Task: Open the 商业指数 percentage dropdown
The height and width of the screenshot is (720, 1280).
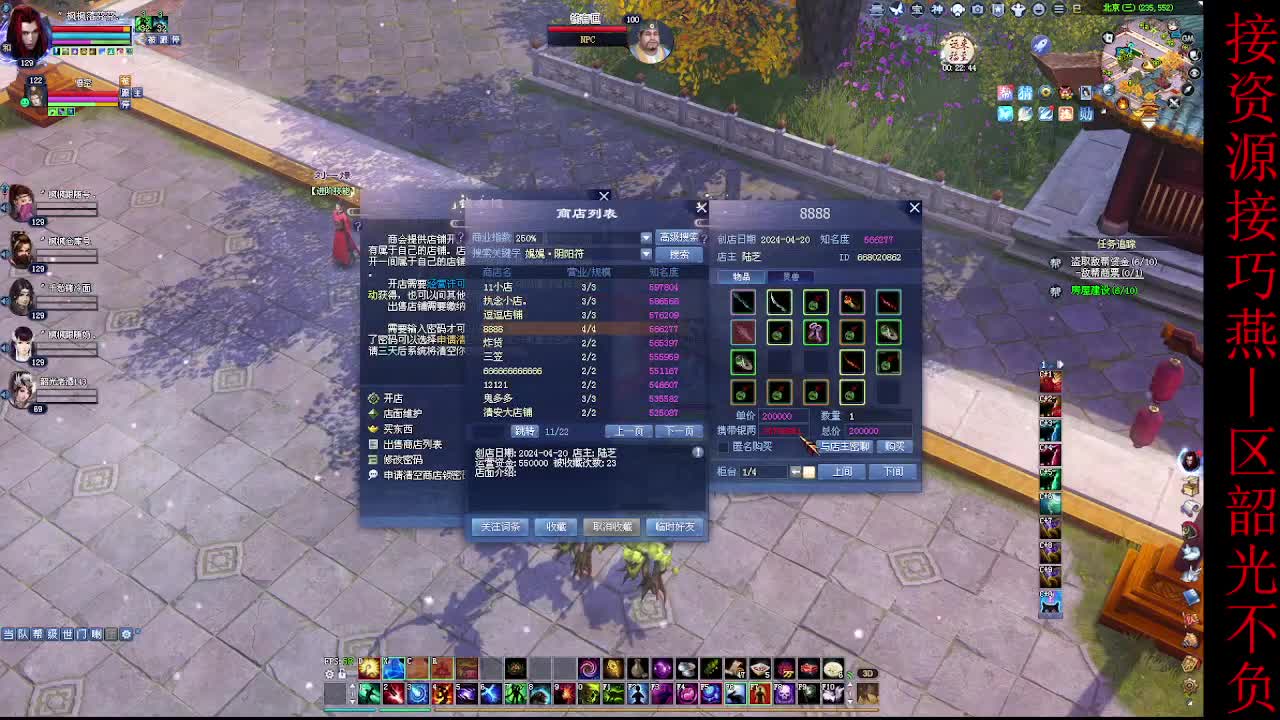Action: point(645,237)
